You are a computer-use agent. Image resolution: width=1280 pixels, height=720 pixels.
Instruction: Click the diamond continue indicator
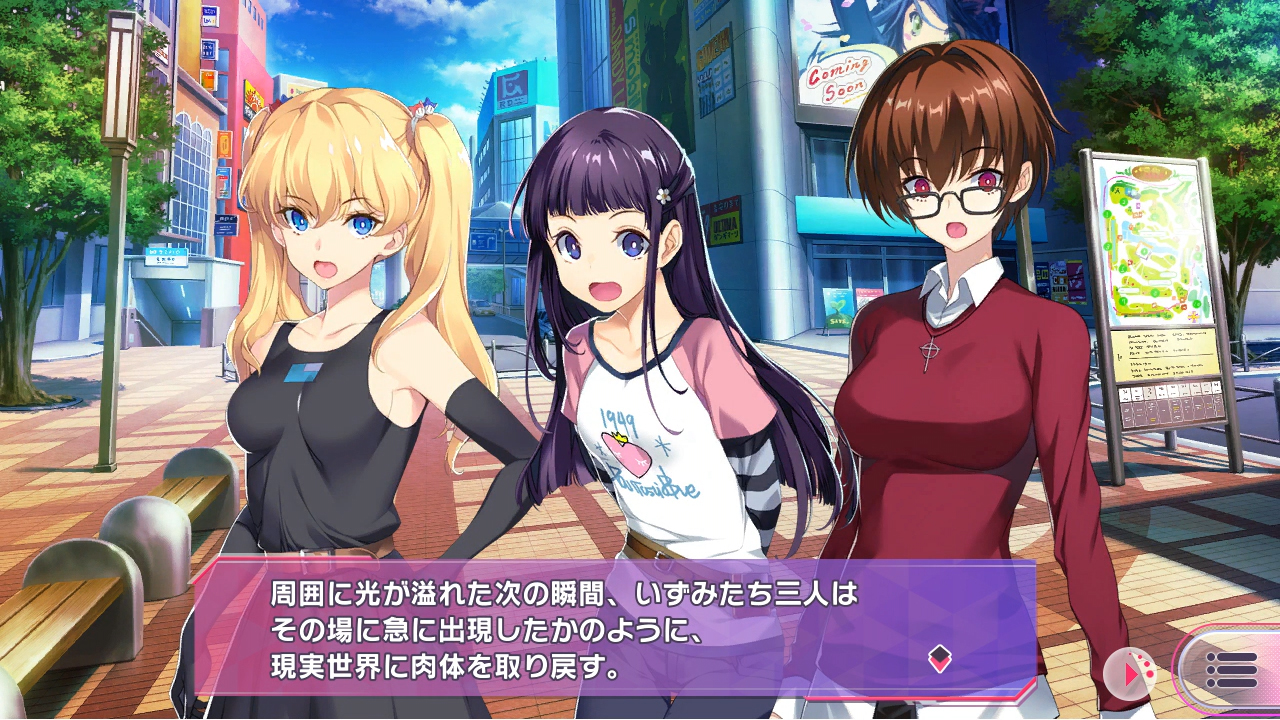[939, 658]
